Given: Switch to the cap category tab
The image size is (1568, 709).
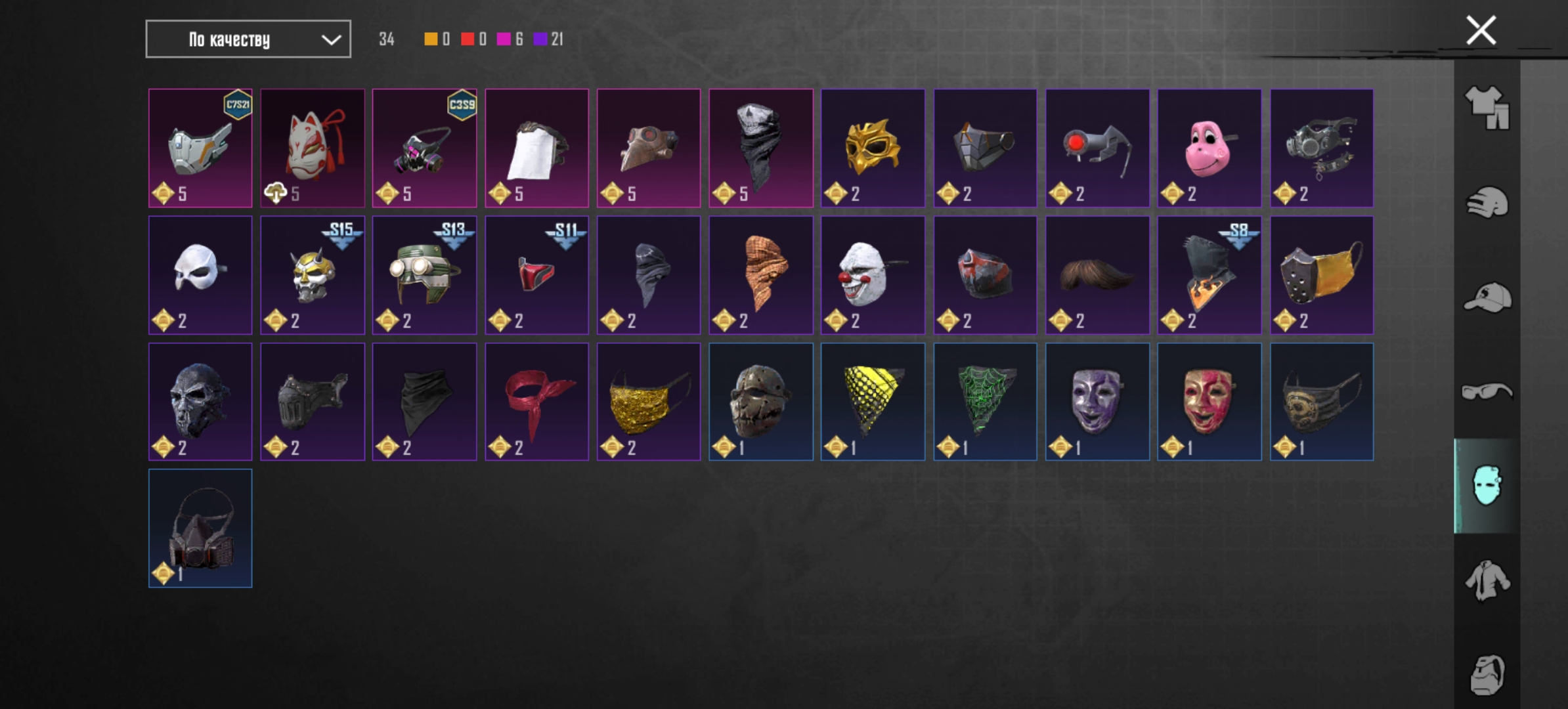Looking at the screenshot, I should pos(1487,297).
